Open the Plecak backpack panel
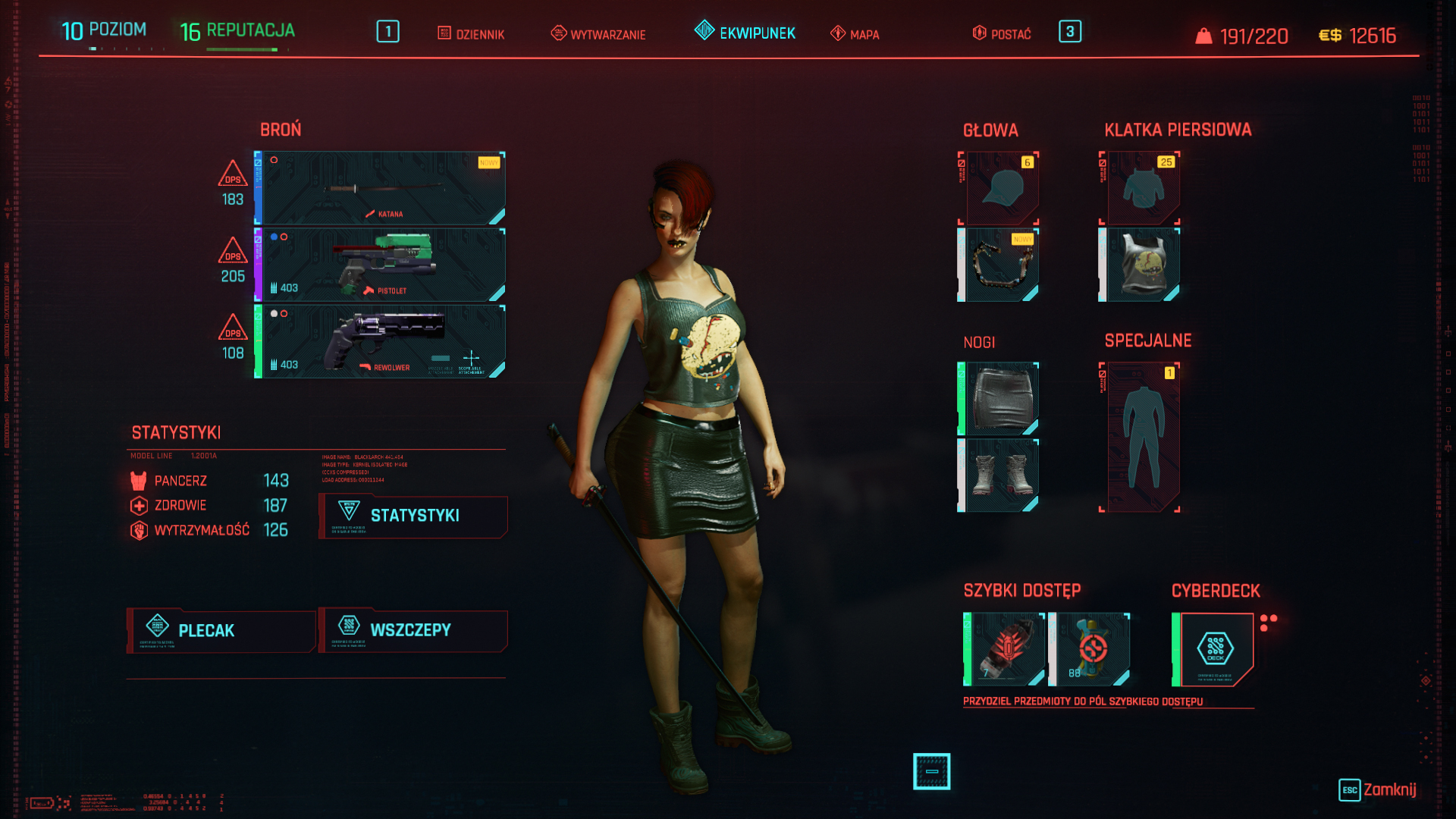The image size is (1456, 819). [x=220, y=630]
